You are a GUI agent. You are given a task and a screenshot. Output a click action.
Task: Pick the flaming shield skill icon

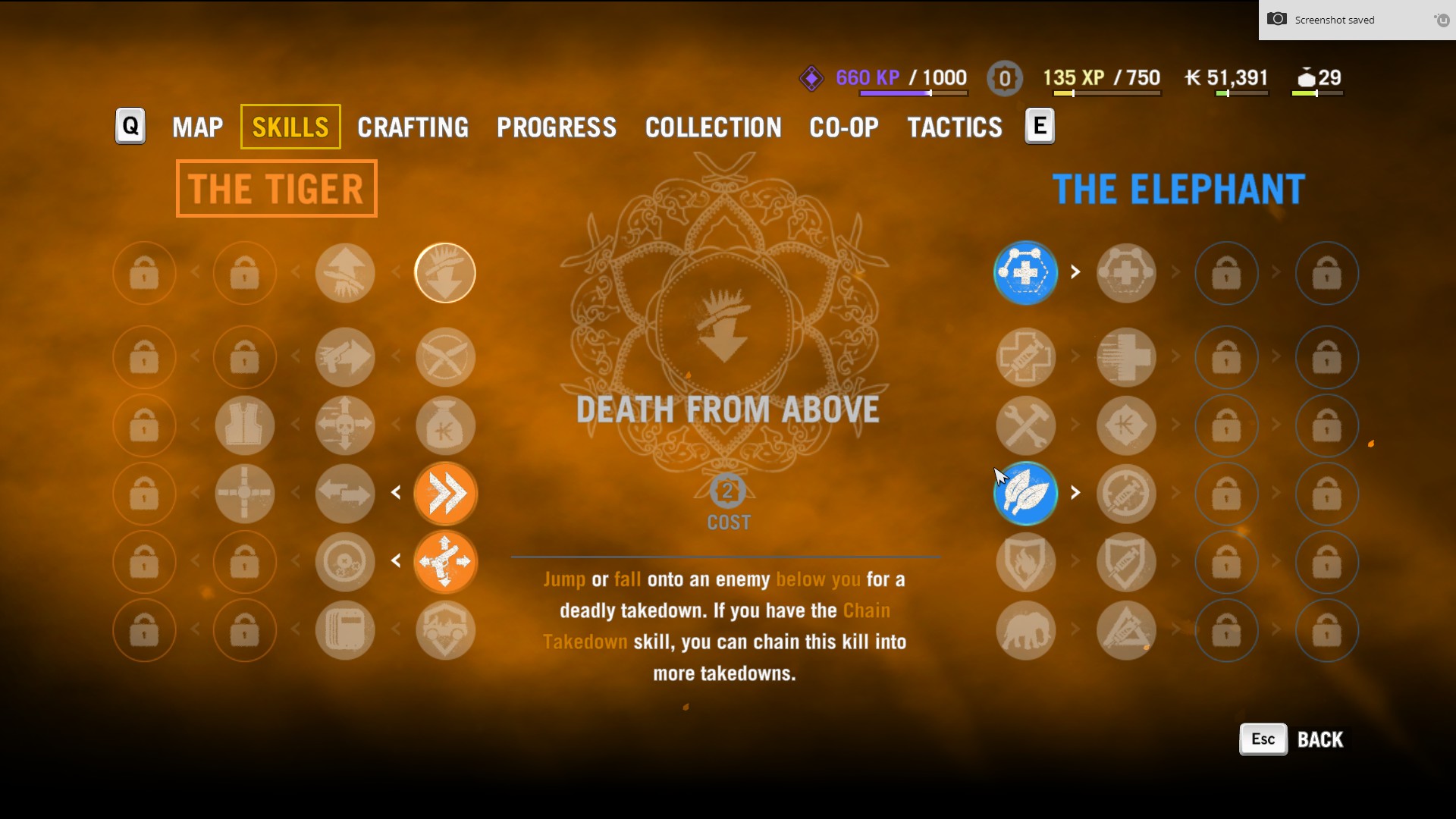point(1026,562)
